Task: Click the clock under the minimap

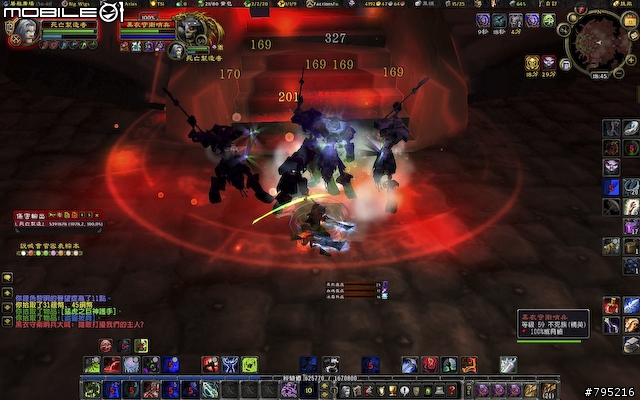Action: click(x=599, y=75)
